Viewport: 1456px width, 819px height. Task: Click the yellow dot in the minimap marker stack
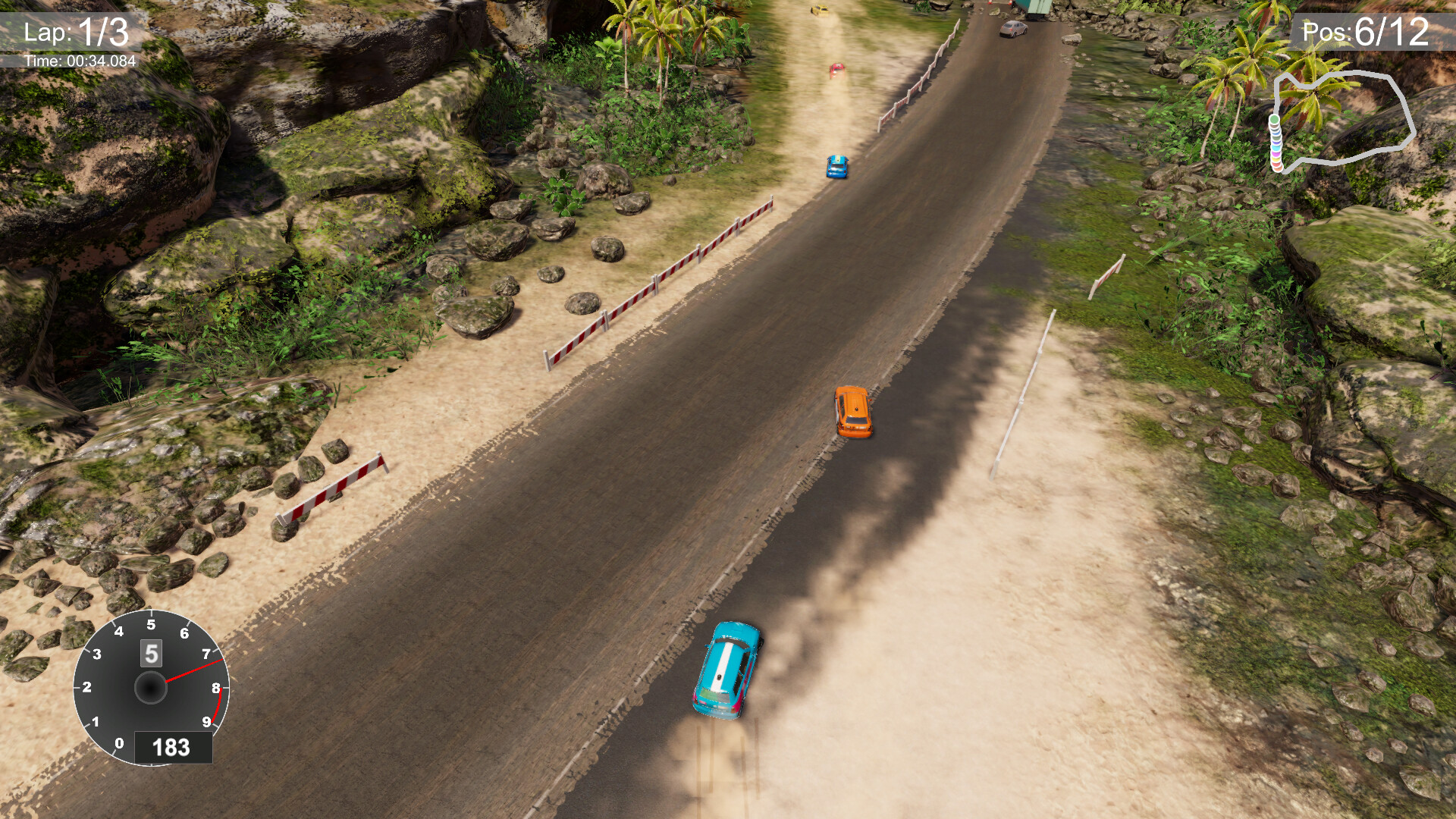(1276, 159)
